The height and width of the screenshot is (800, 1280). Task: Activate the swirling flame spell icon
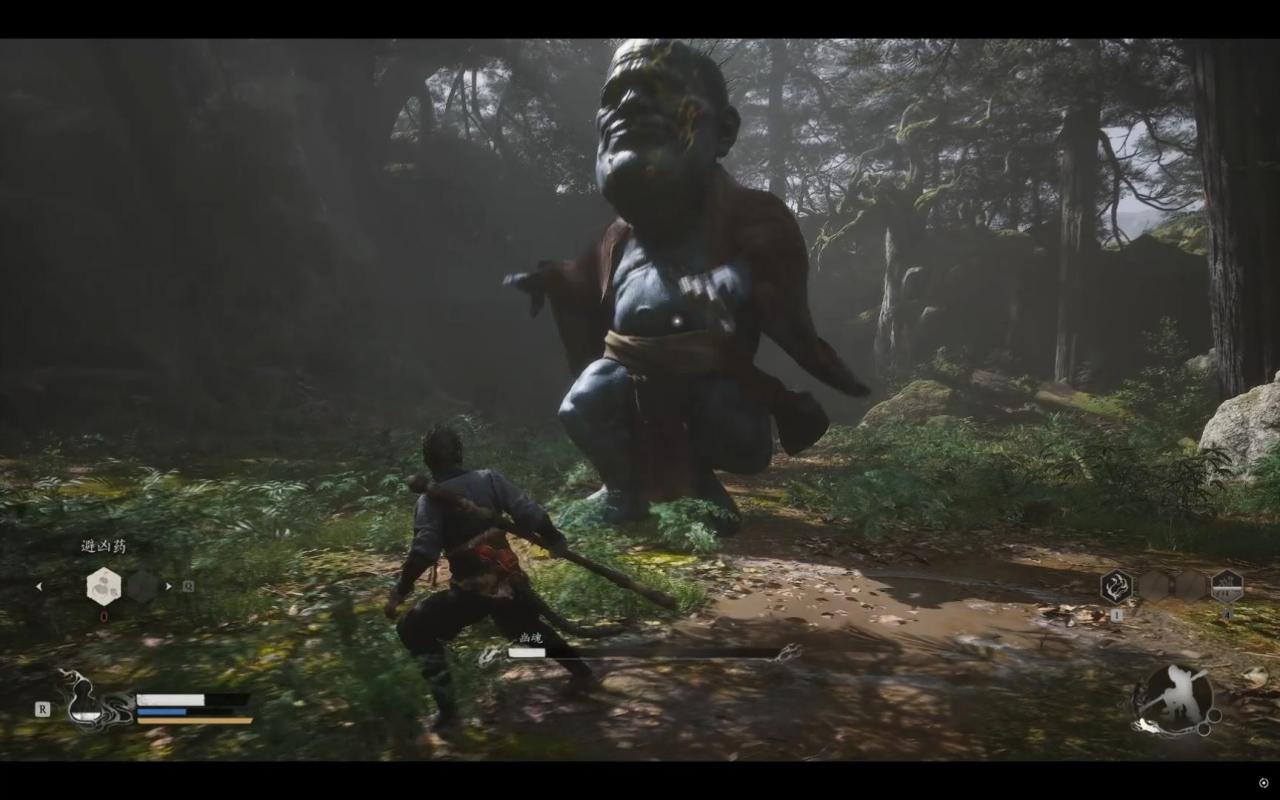point(1116,586)
